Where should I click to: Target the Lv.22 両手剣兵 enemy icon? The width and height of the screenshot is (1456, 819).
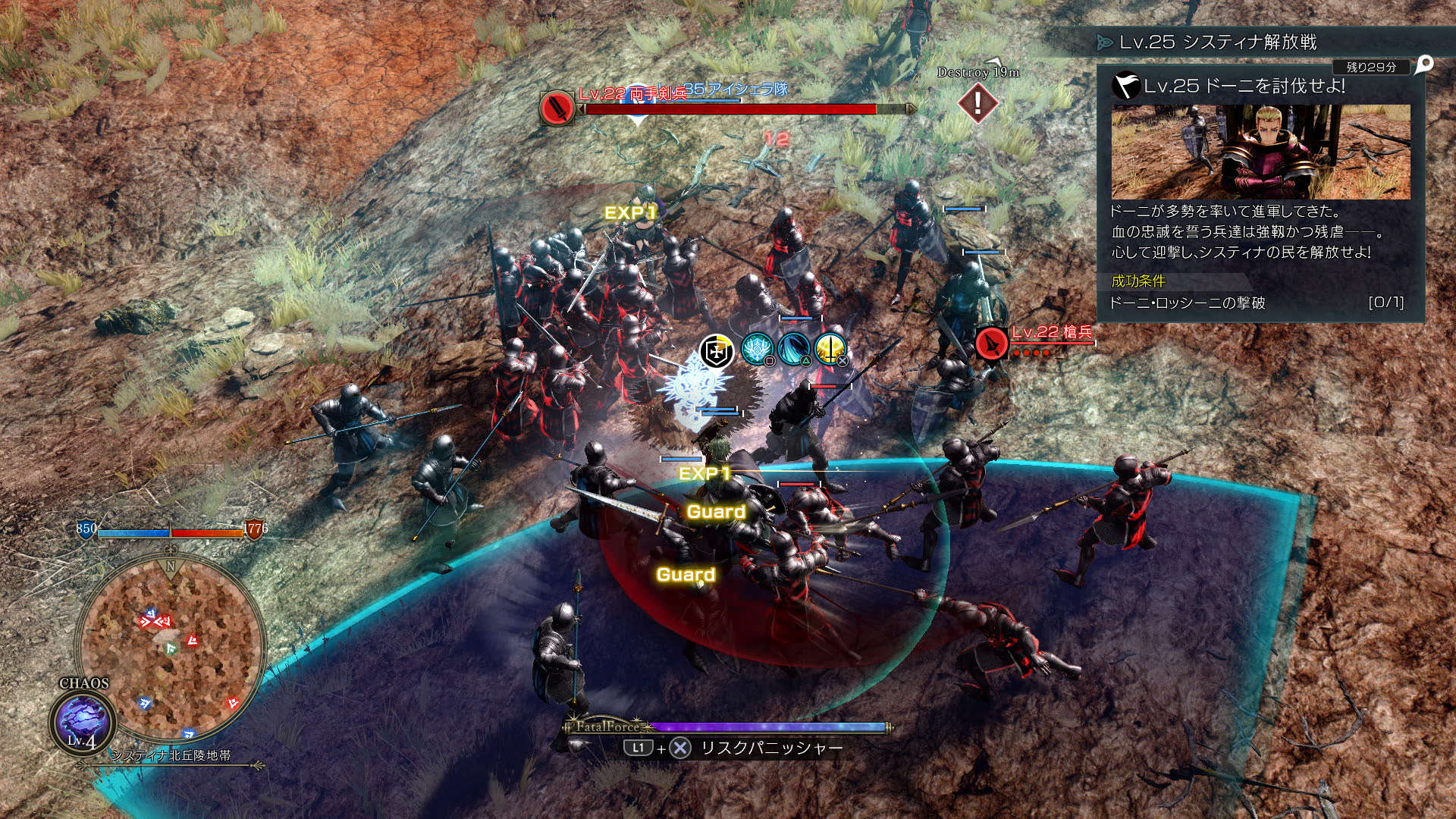click(x=557, y=108)
